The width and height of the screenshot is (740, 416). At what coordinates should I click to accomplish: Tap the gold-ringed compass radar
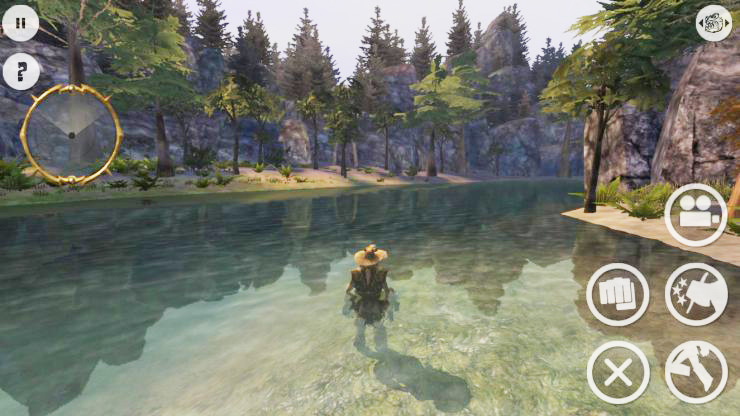click(70, 132)
